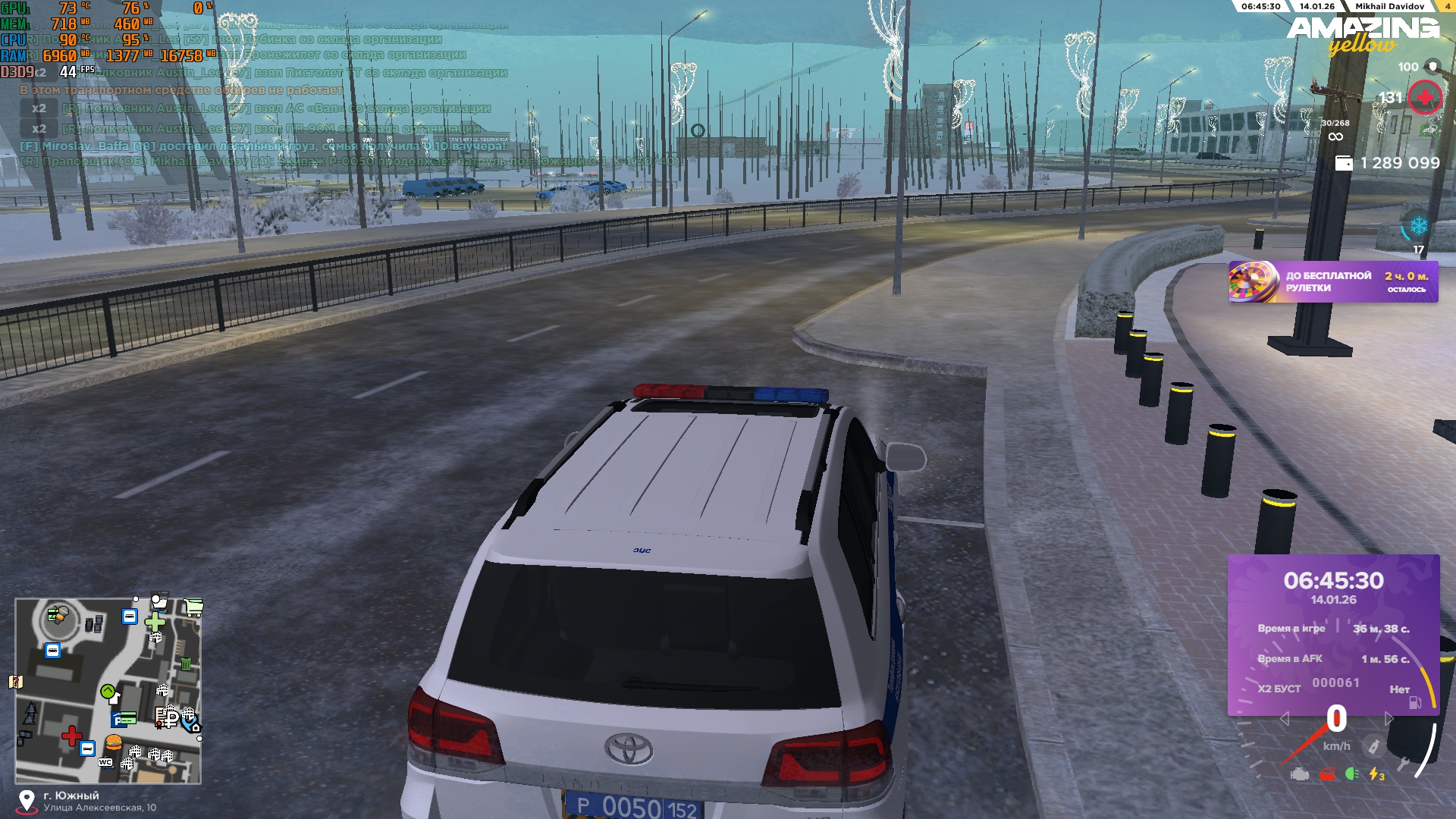The height and width of the screenshot is (819, 1456).
Task: Click the question-mark map icon beside minimap
Action: [x=15, y=682]
